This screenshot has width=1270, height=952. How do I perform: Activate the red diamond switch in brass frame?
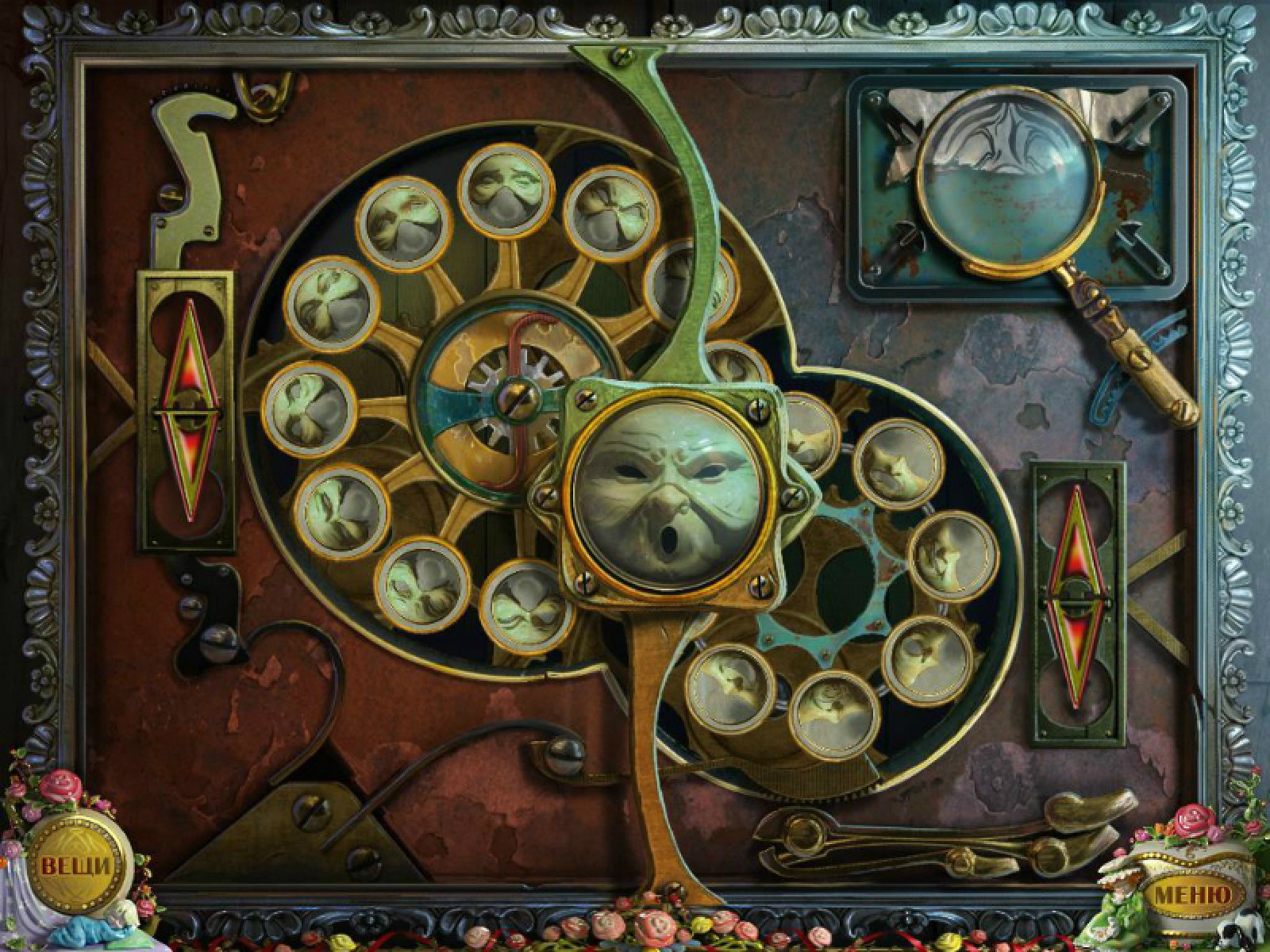click(x=187, y=411)
